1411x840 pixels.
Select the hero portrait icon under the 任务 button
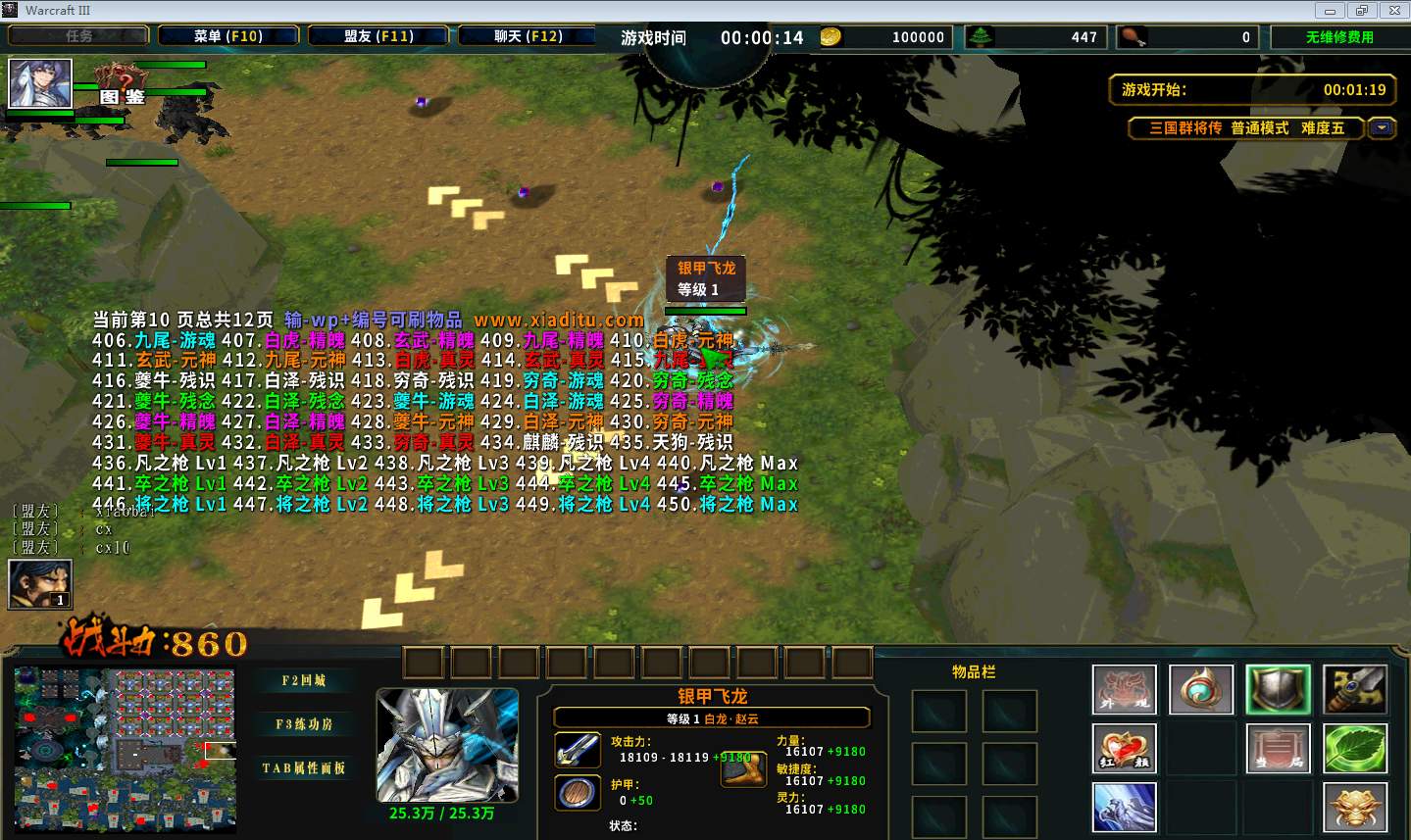coord(40,83)
